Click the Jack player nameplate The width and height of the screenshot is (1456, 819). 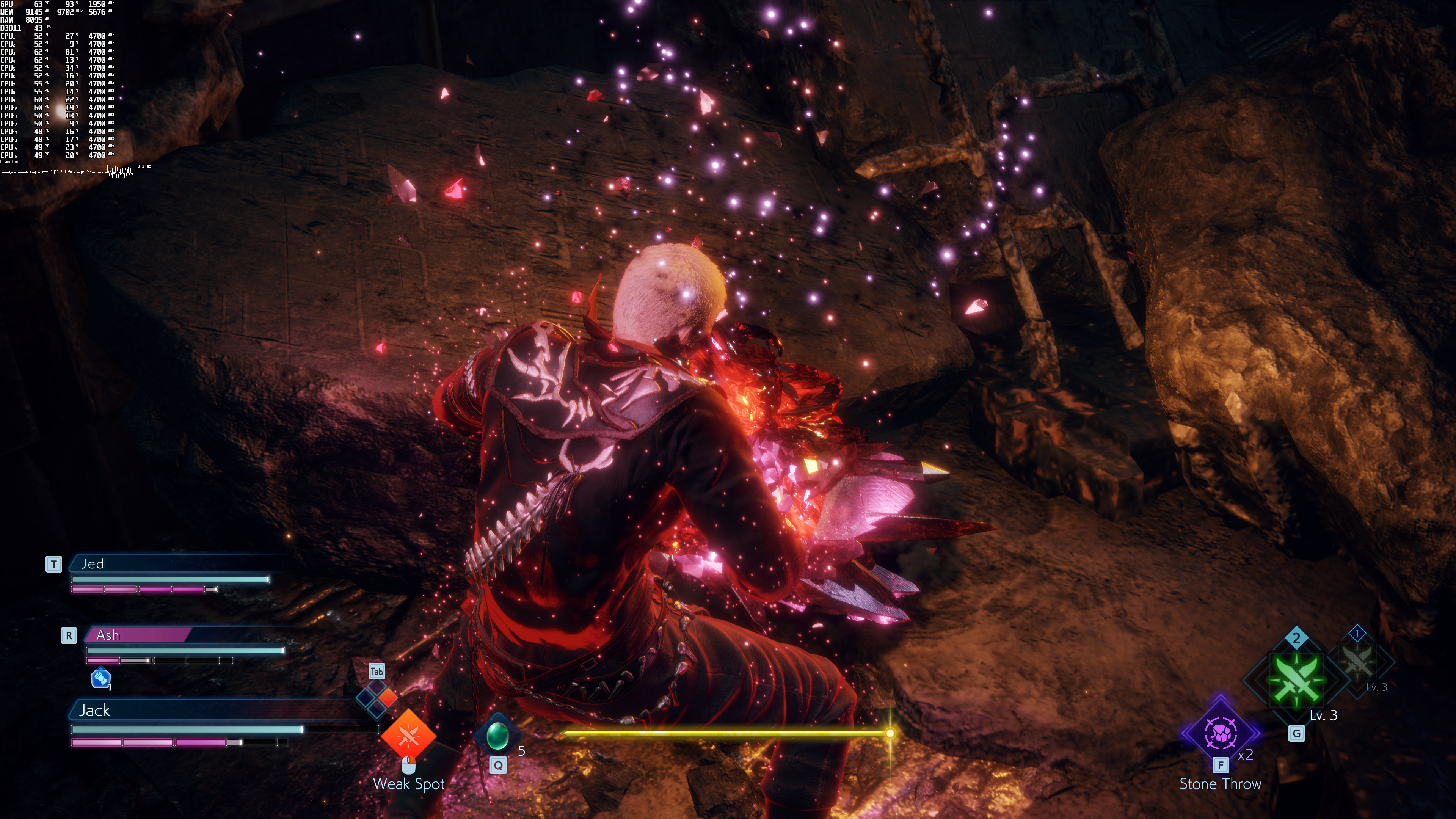tap(169, 710)
